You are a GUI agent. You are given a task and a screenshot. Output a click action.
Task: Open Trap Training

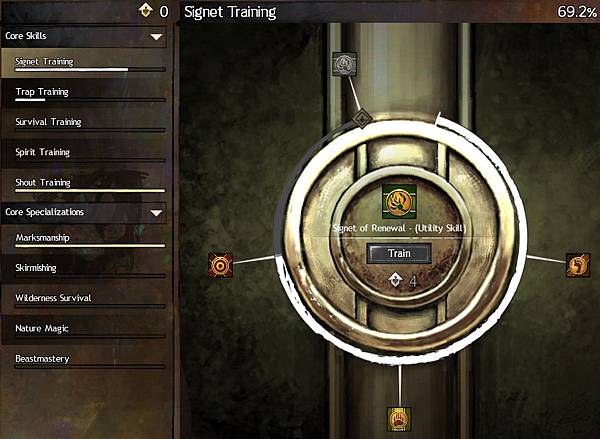tap(42, 92)
